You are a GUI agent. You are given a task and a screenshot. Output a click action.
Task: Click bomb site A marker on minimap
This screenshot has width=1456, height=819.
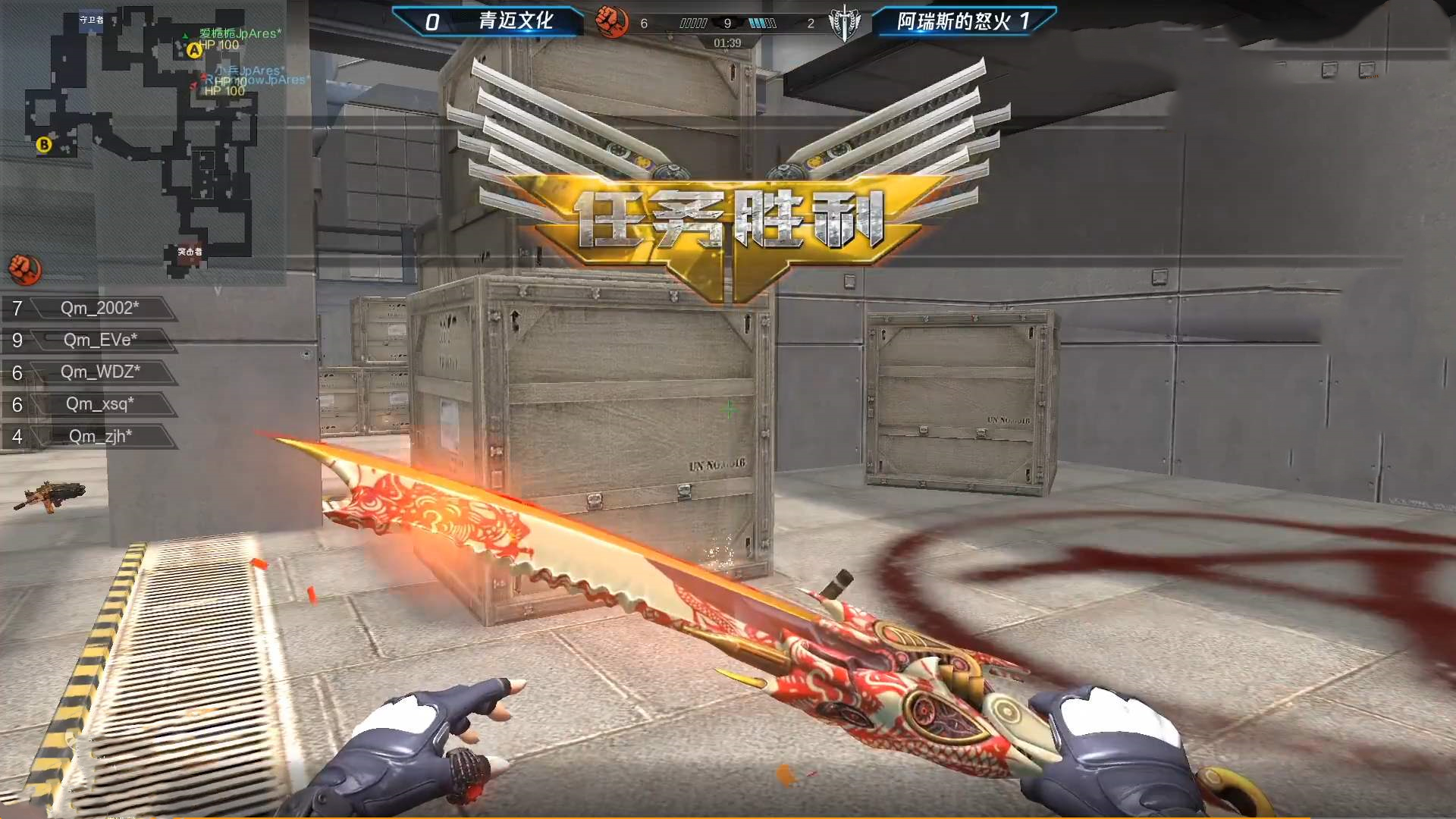pyautogui.click(x=194, y=50)
